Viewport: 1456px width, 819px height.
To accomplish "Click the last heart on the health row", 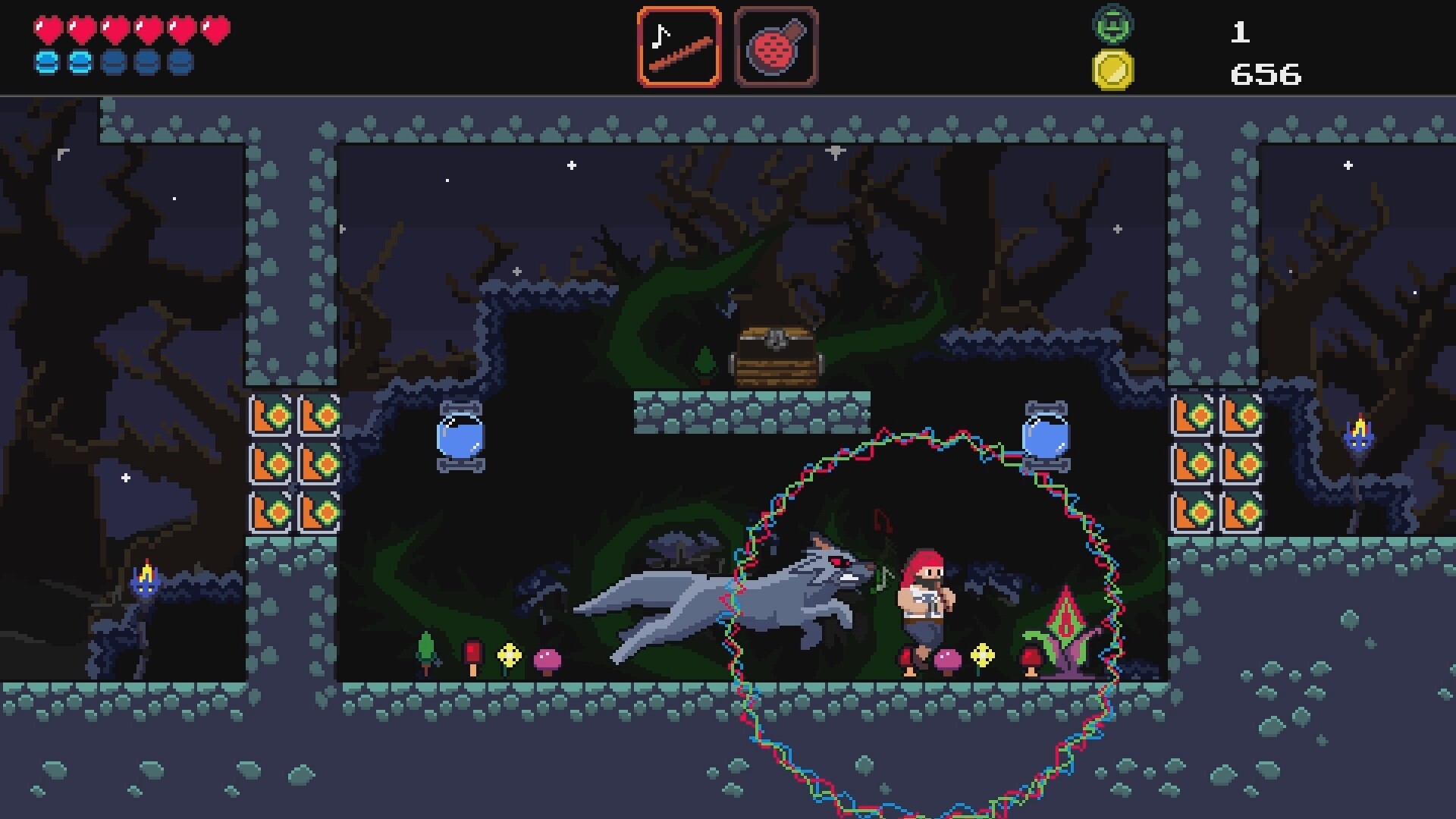I will [215, 29].
